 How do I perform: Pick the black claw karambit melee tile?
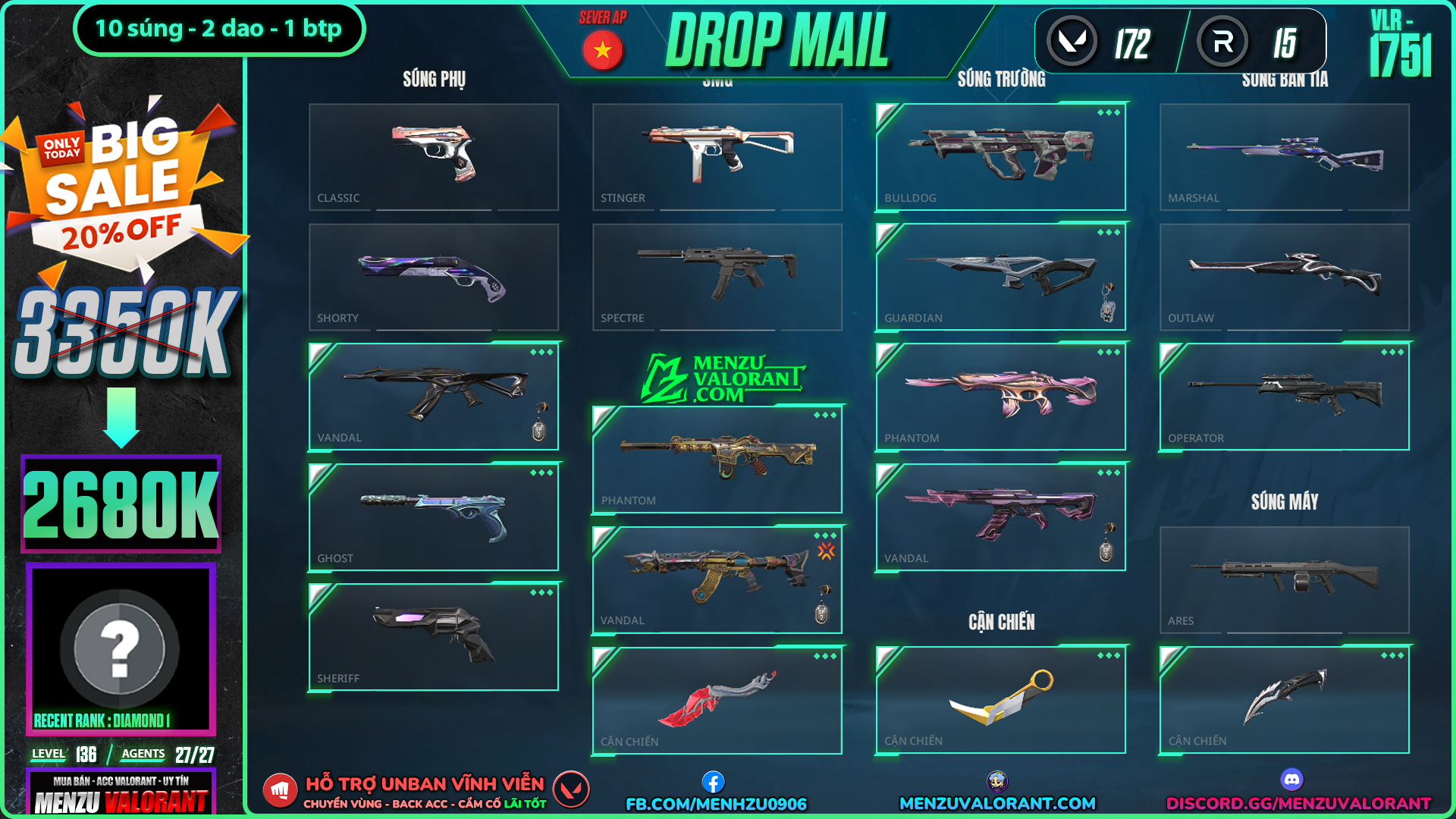click(1284, 700)
